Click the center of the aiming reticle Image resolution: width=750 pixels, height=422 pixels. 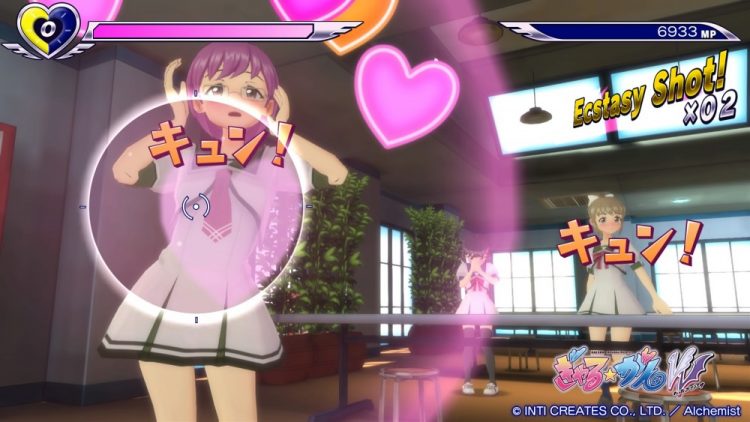(x=197, y=207)
